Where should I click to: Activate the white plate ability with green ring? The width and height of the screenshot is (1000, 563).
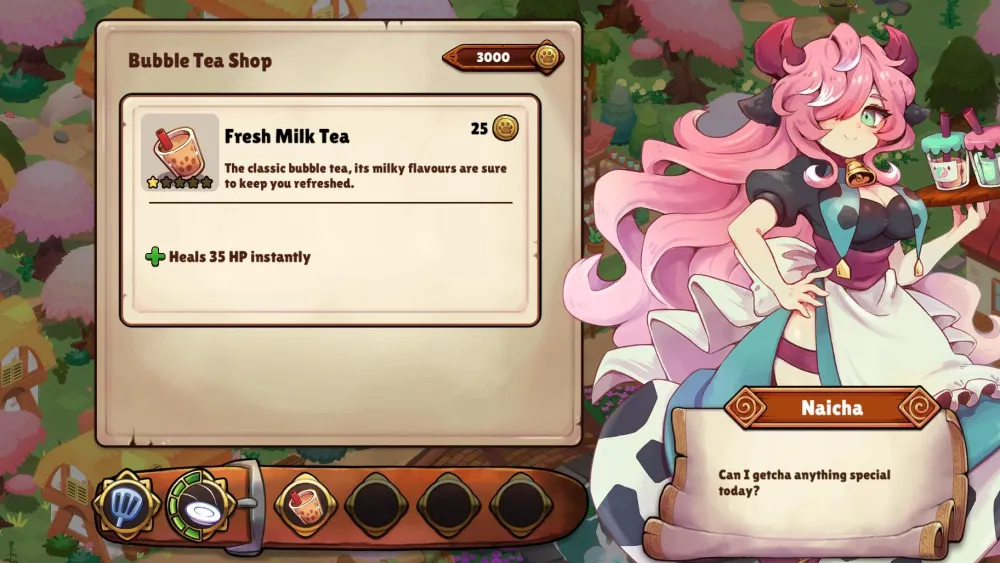(x=198, y=504)
